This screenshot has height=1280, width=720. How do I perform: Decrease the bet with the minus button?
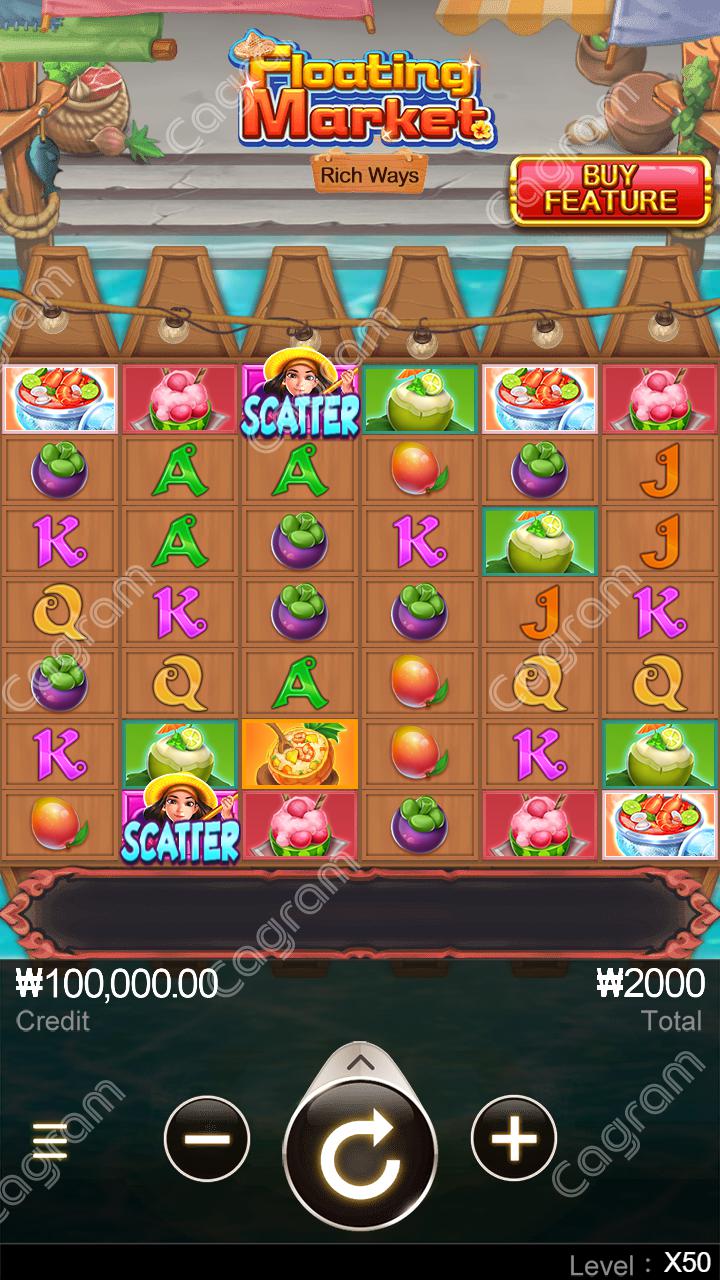[207, 1138]
